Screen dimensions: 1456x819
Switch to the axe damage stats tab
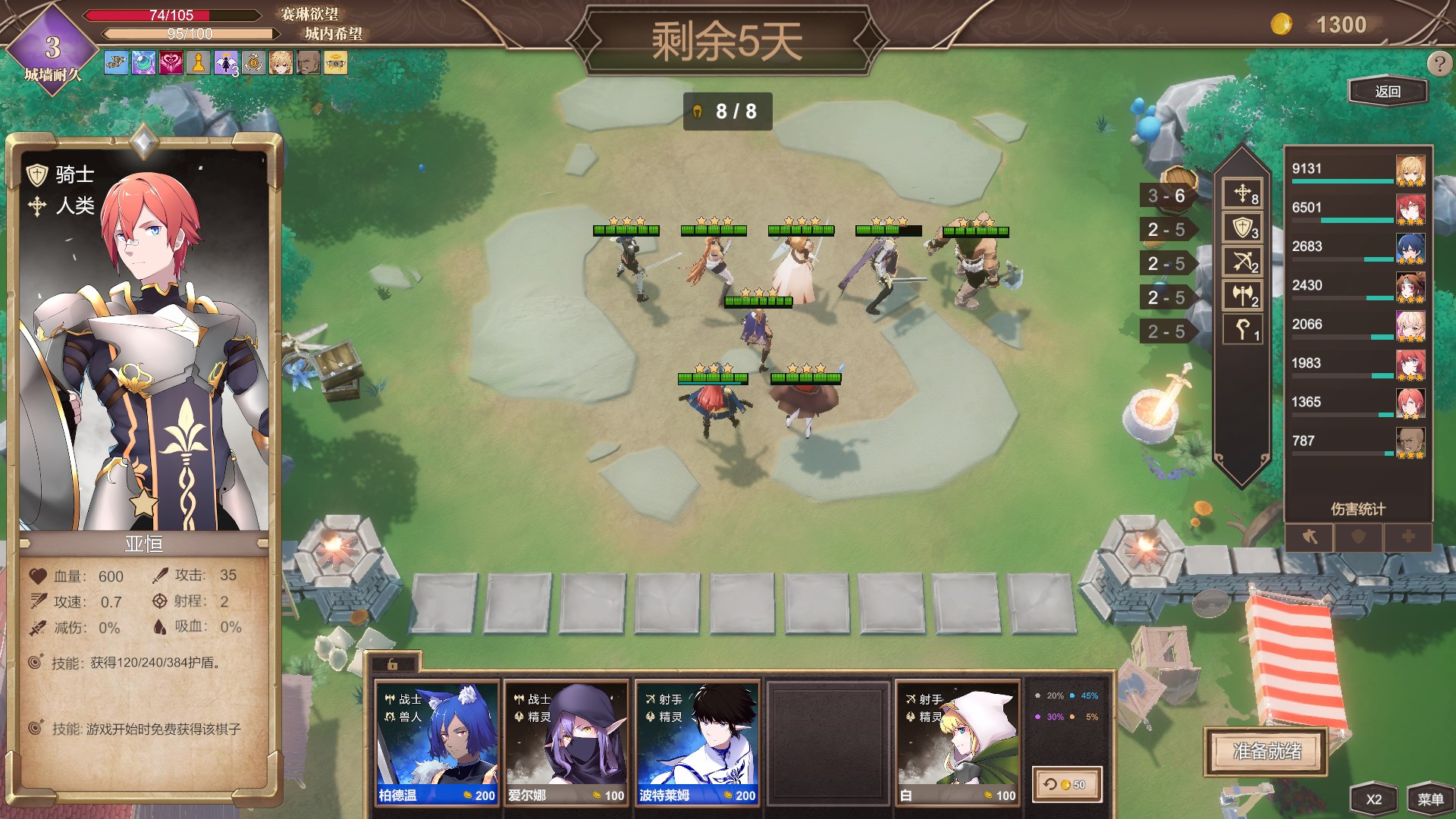click(1310, 537)
